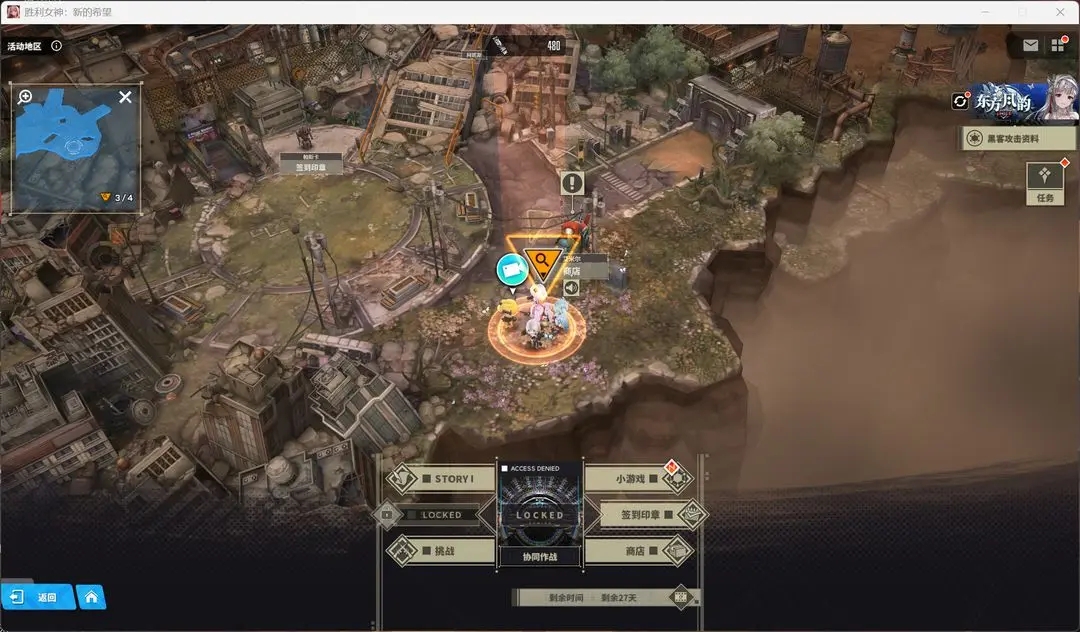Screen dimensions: 1080x632
Task: Select the locked 协同作战 co-op panel
Action: pos(540,516)
